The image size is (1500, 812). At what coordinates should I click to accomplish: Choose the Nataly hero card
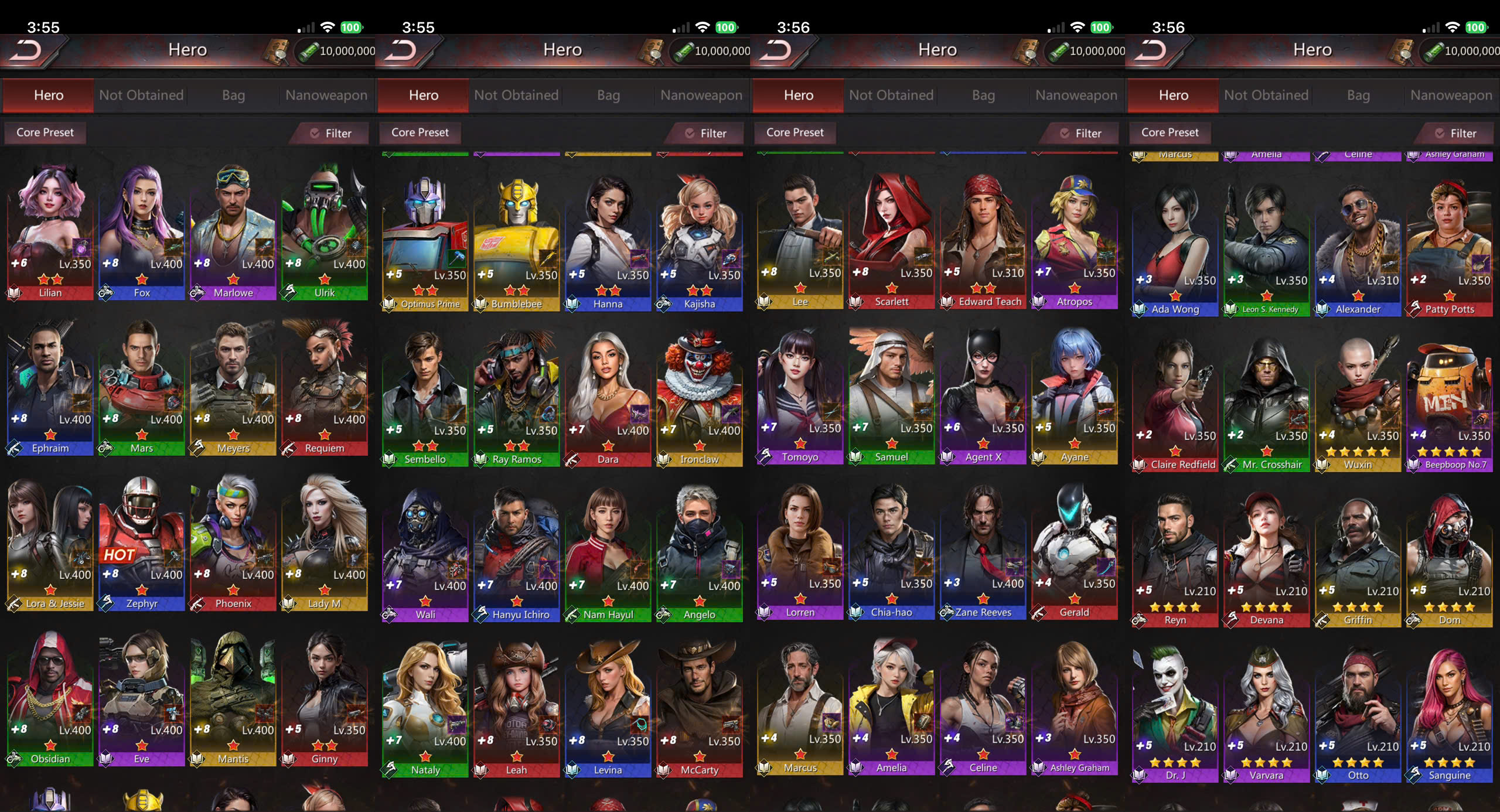[x=425, y=709]
